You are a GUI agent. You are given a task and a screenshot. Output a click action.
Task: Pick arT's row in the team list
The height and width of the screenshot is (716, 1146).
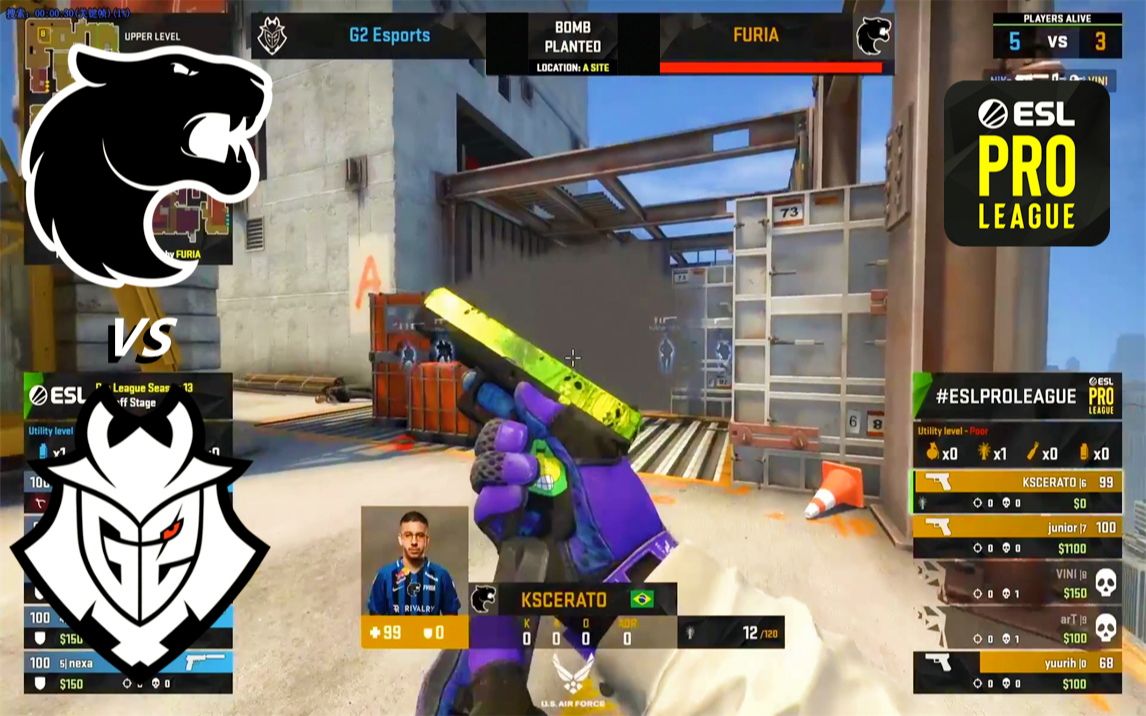coord(1016,628)
